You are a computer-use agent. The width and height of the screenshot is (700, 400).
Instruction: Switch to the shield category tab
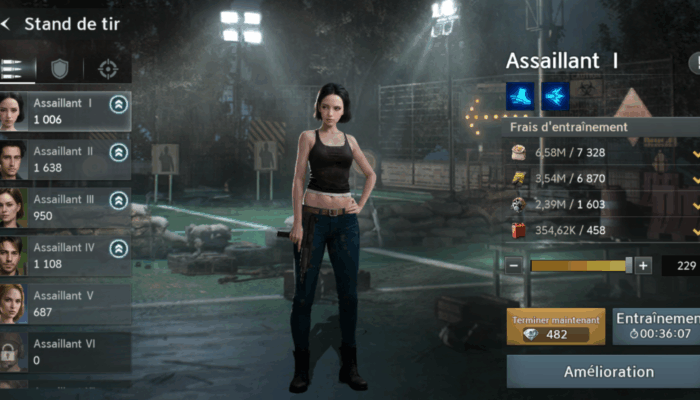click(x=60, y=69)
